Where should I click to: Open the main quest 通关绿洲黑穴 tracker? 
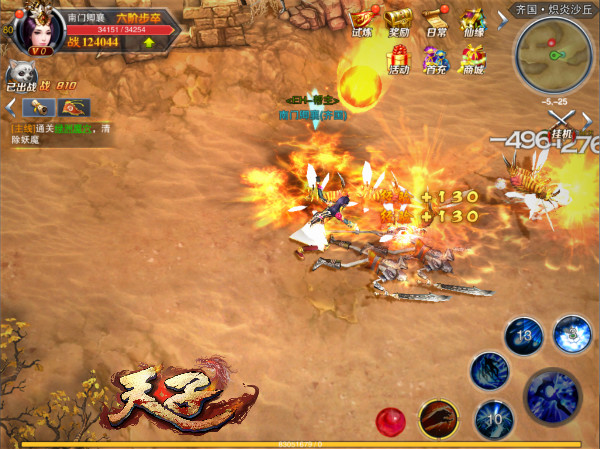click(60, 134)
